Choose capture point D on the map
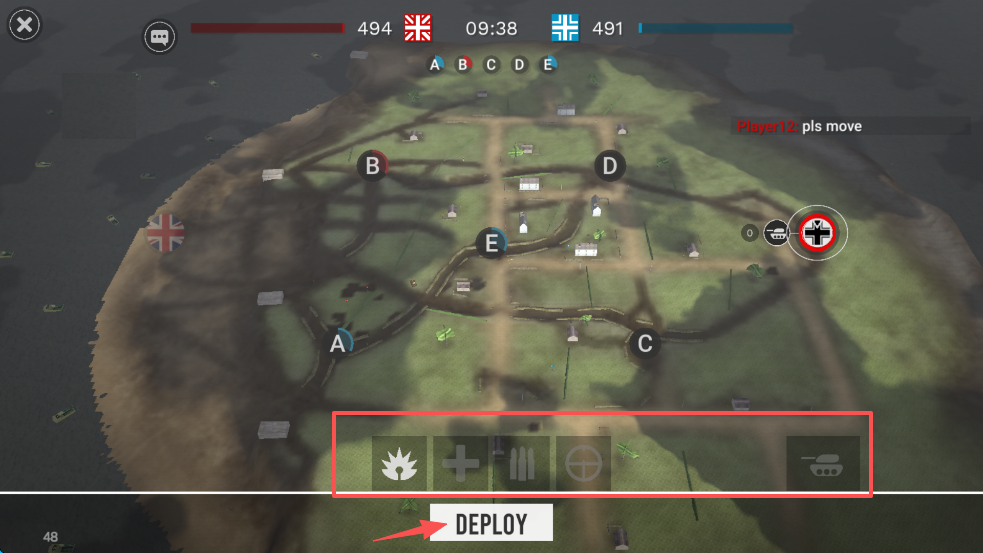This screenshot has height=553, width=983. tap(610, 165)
